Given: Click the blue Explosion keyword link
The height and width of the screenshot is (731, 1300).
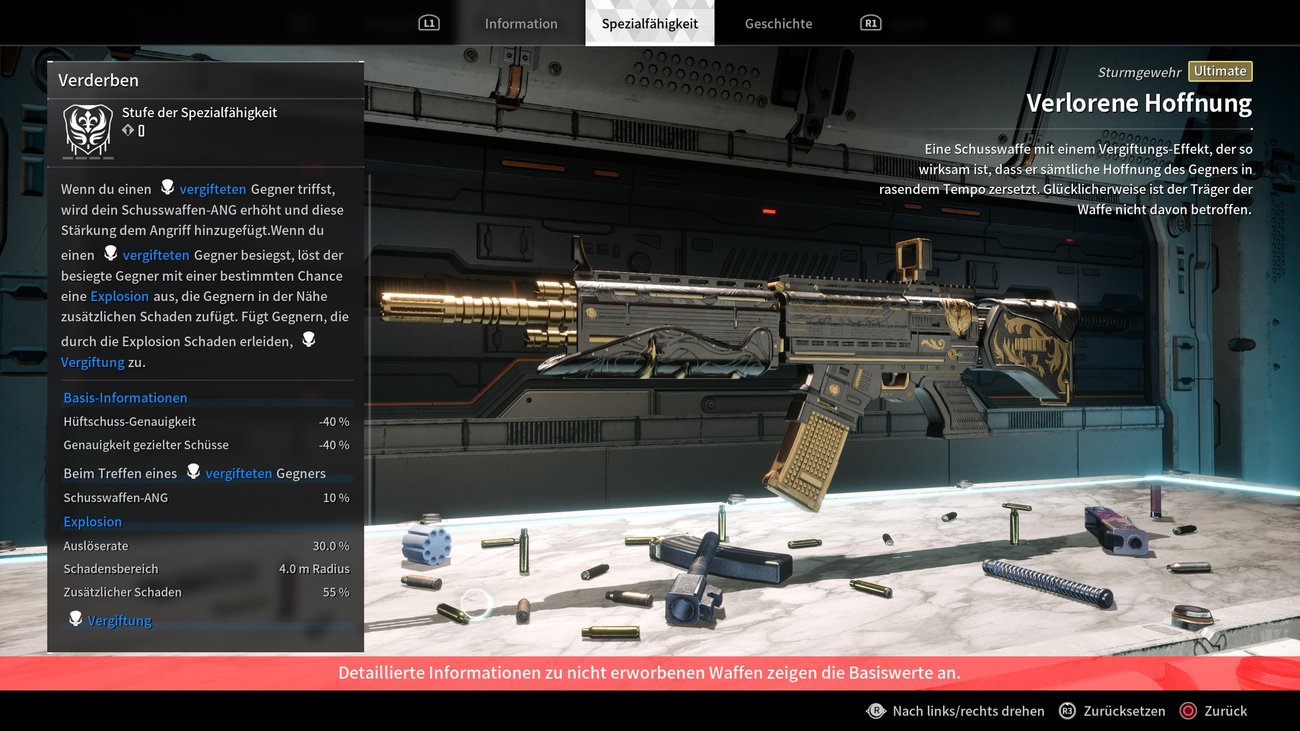Looking at the screenshot, I should (x=119, y=296).
